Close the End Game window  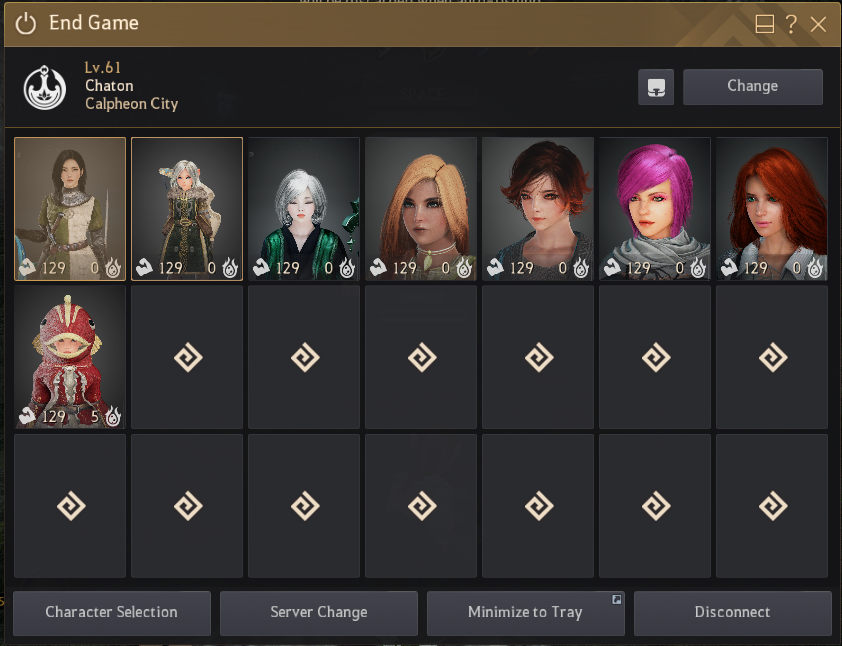tap(818, 24)
